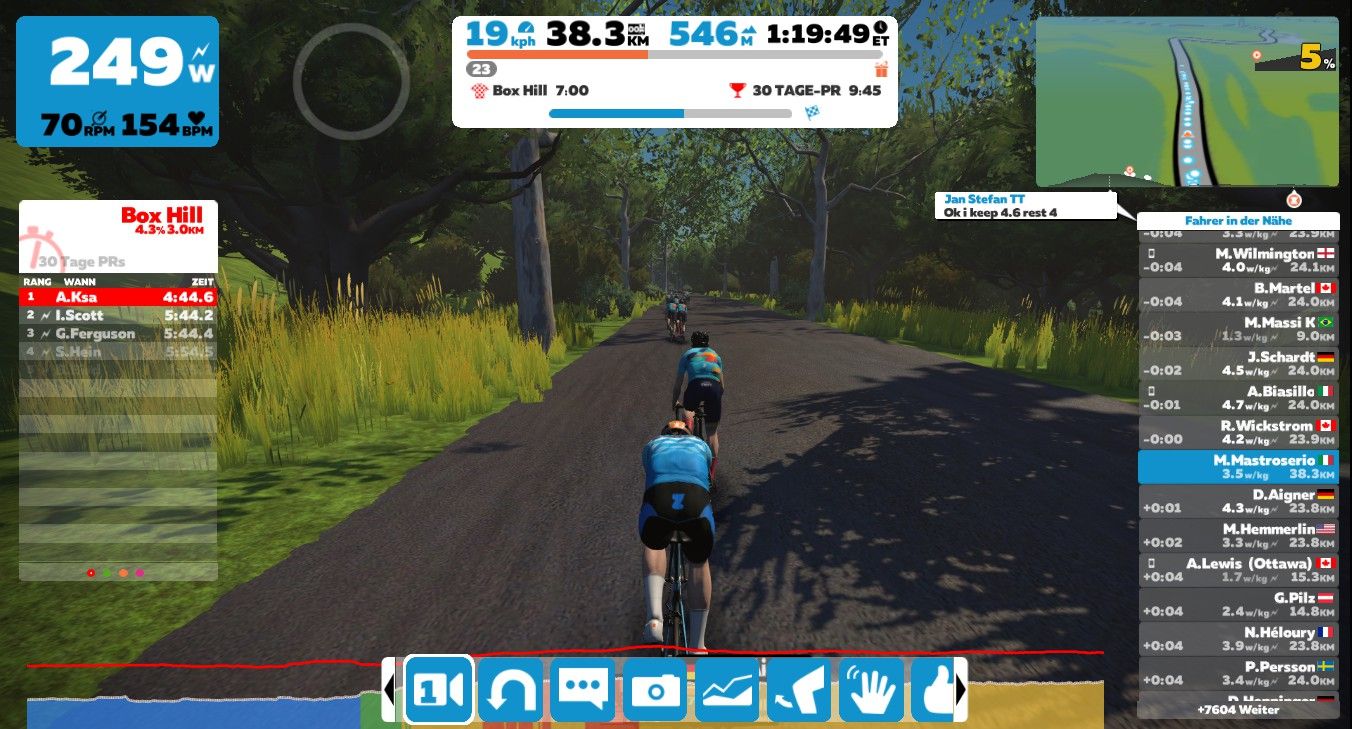This screenshot has height=729, width=1352.
Task: Click the 'Fahrer in der Nähe' header
Action: (x=1237, y=221)
